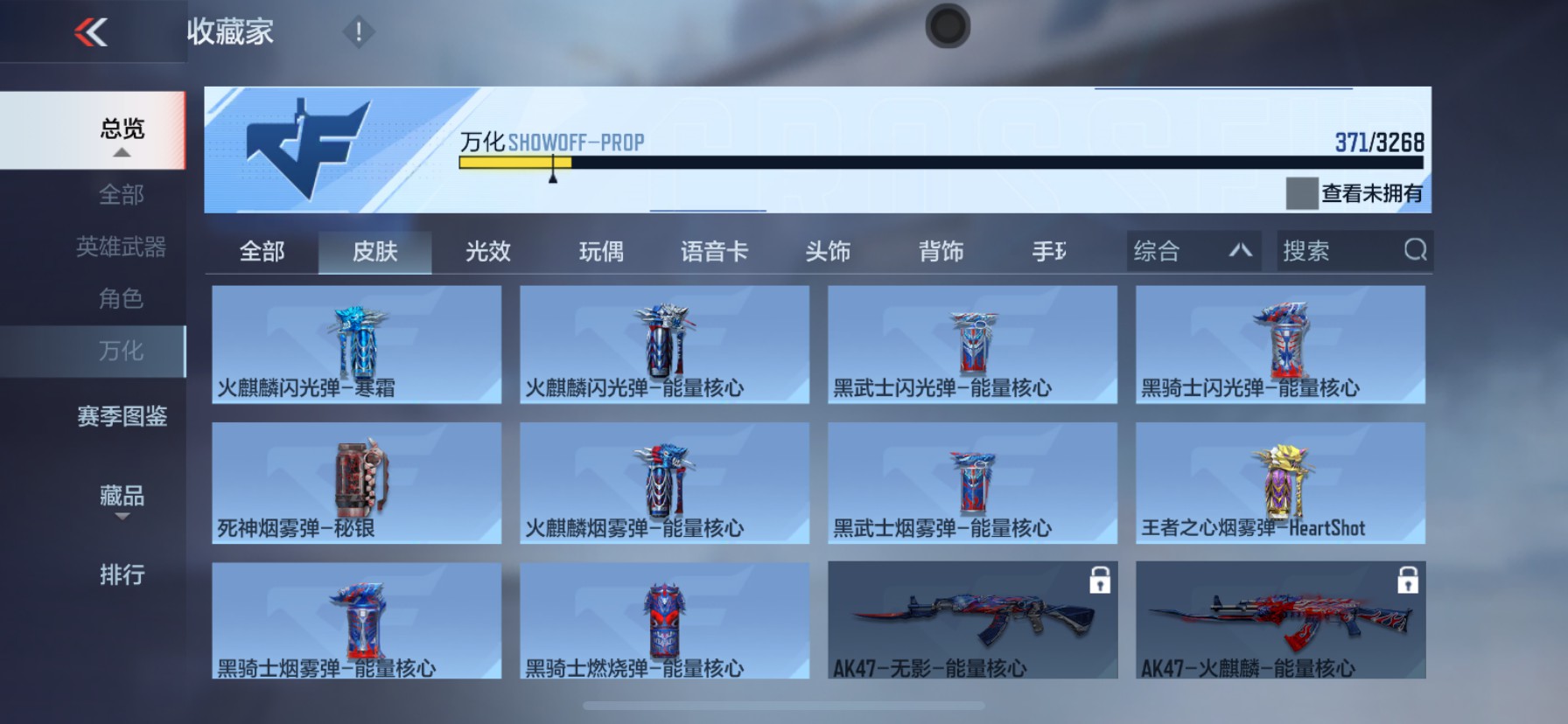This screenshot has height=724, width=1568.
Task: Click the magnifier search icon
Action: coord(1415,251)
